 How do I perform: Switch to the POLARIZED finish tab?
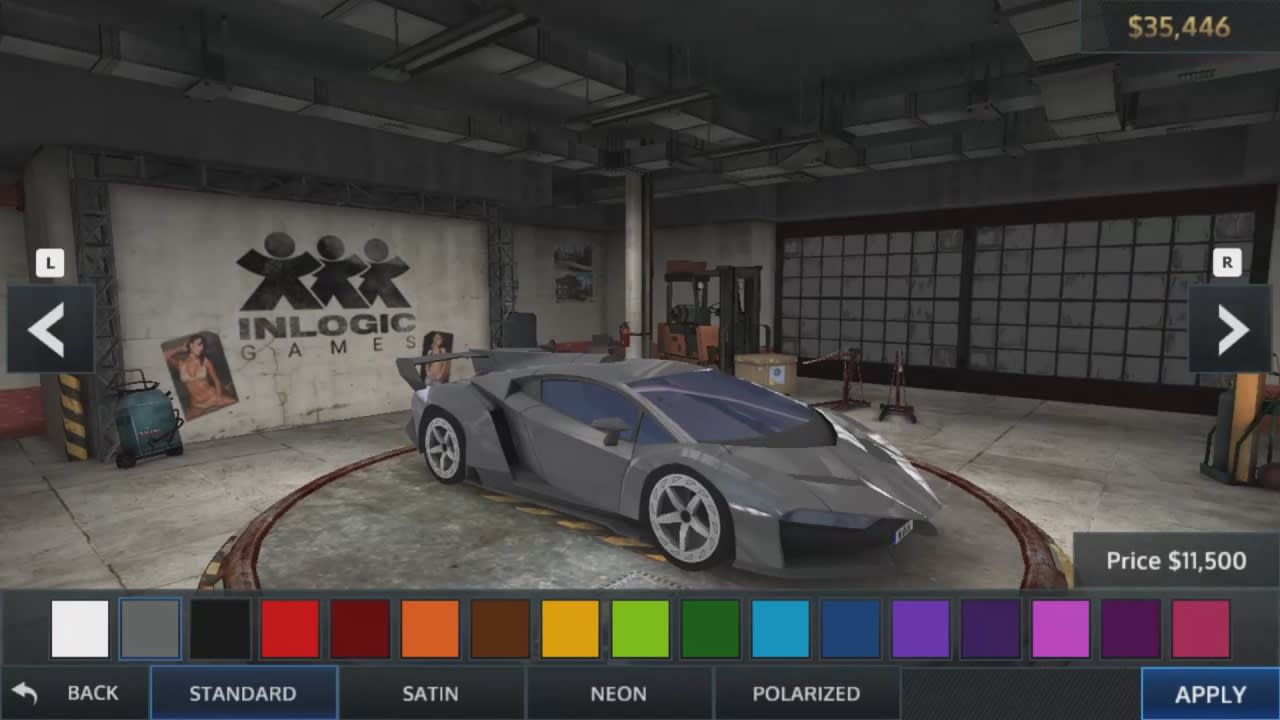click(808, 692)
